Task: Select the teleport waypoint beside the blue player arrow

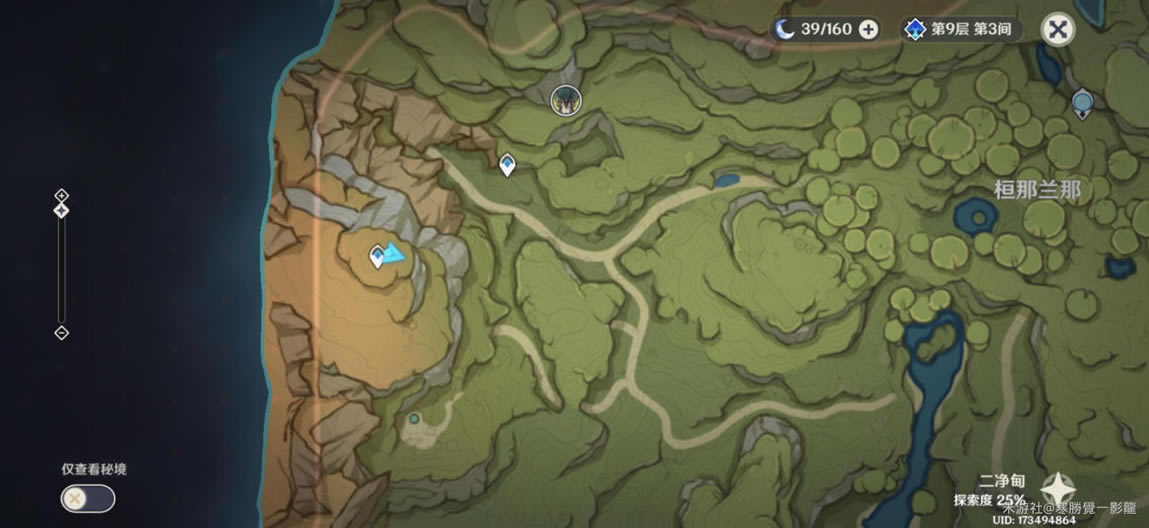Action: coord(377,257)
